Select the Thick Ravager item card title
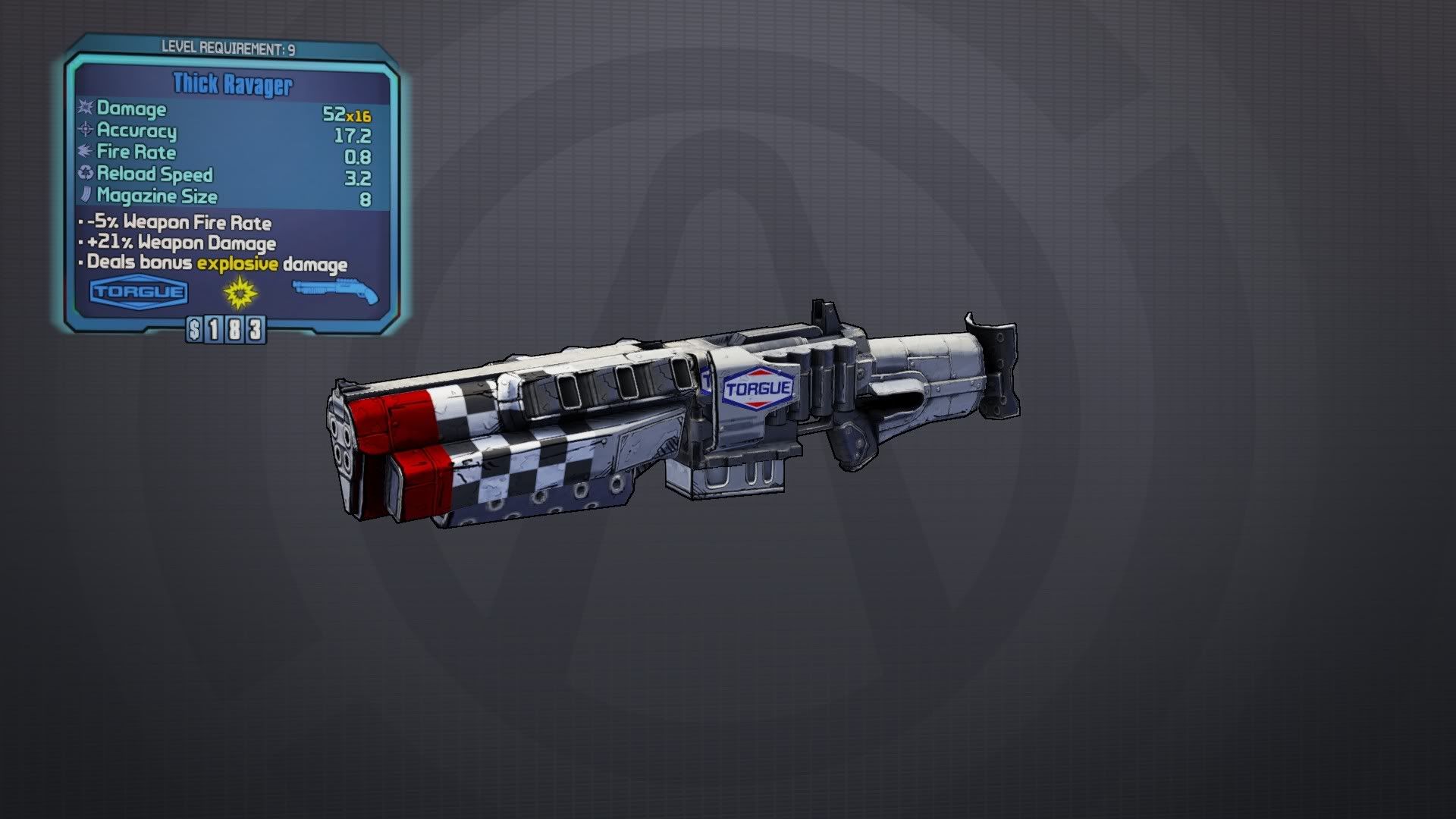 pos(232,84)
